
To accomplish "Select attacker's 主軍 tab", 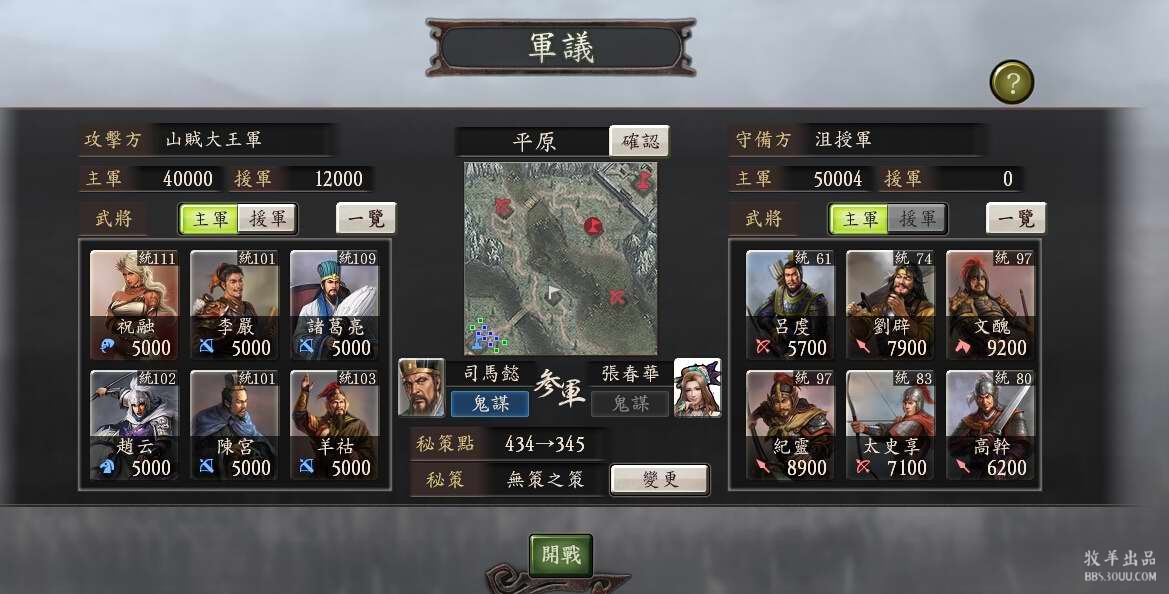I will (210, 218).
